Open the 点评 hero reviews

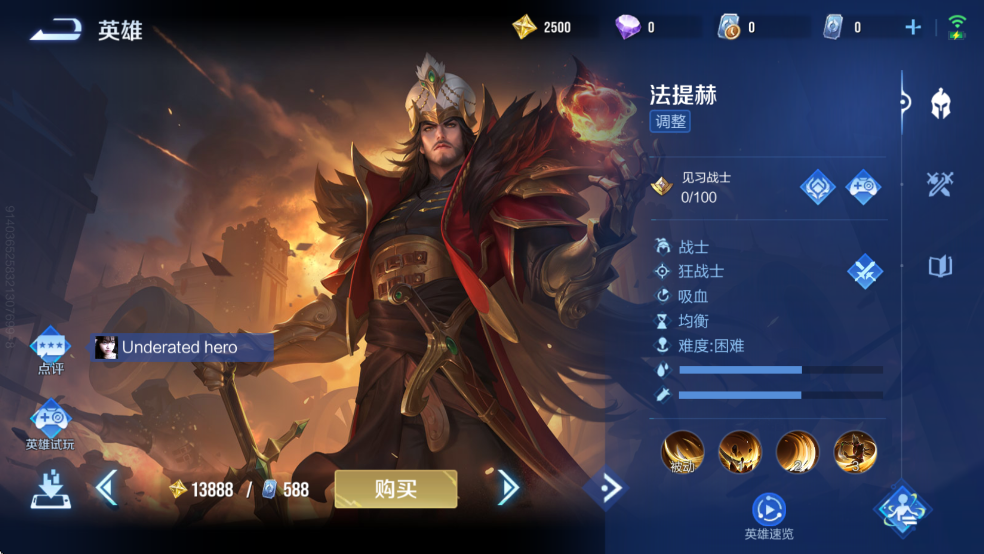pos(50,351)
